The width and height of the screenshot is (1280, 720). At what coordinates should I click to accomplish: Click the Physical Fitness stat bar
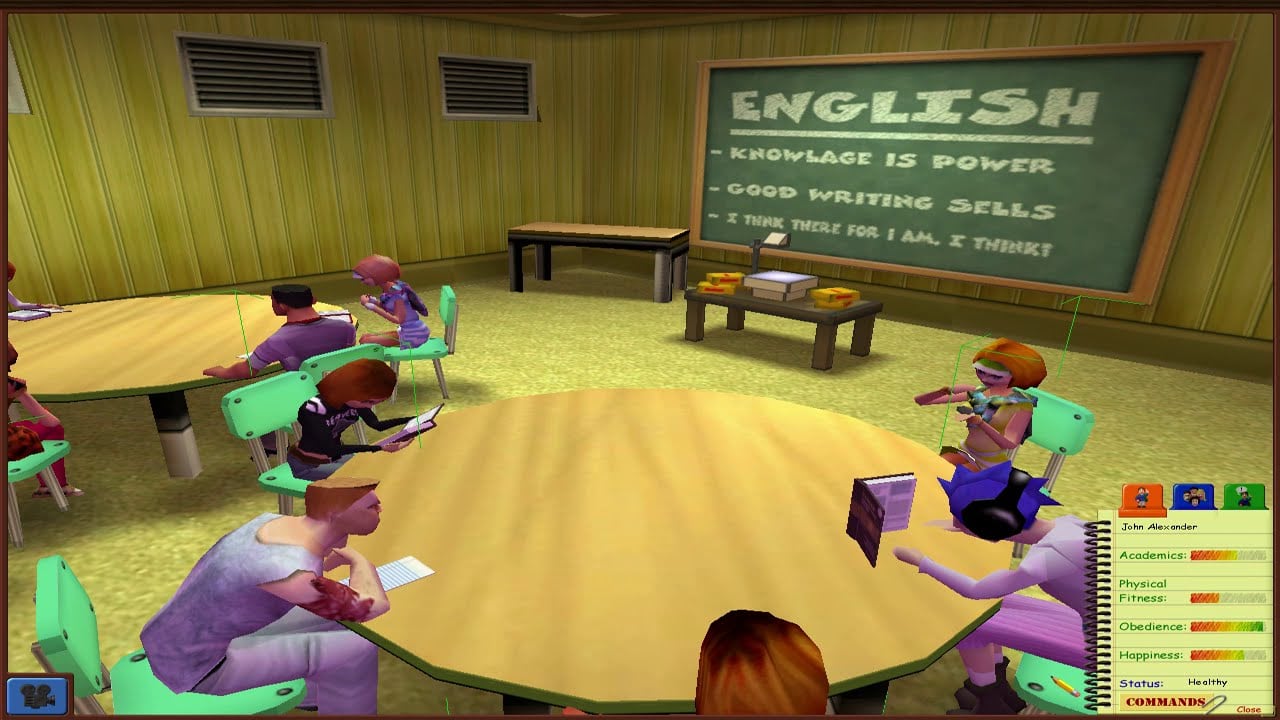click(1228, 597)
